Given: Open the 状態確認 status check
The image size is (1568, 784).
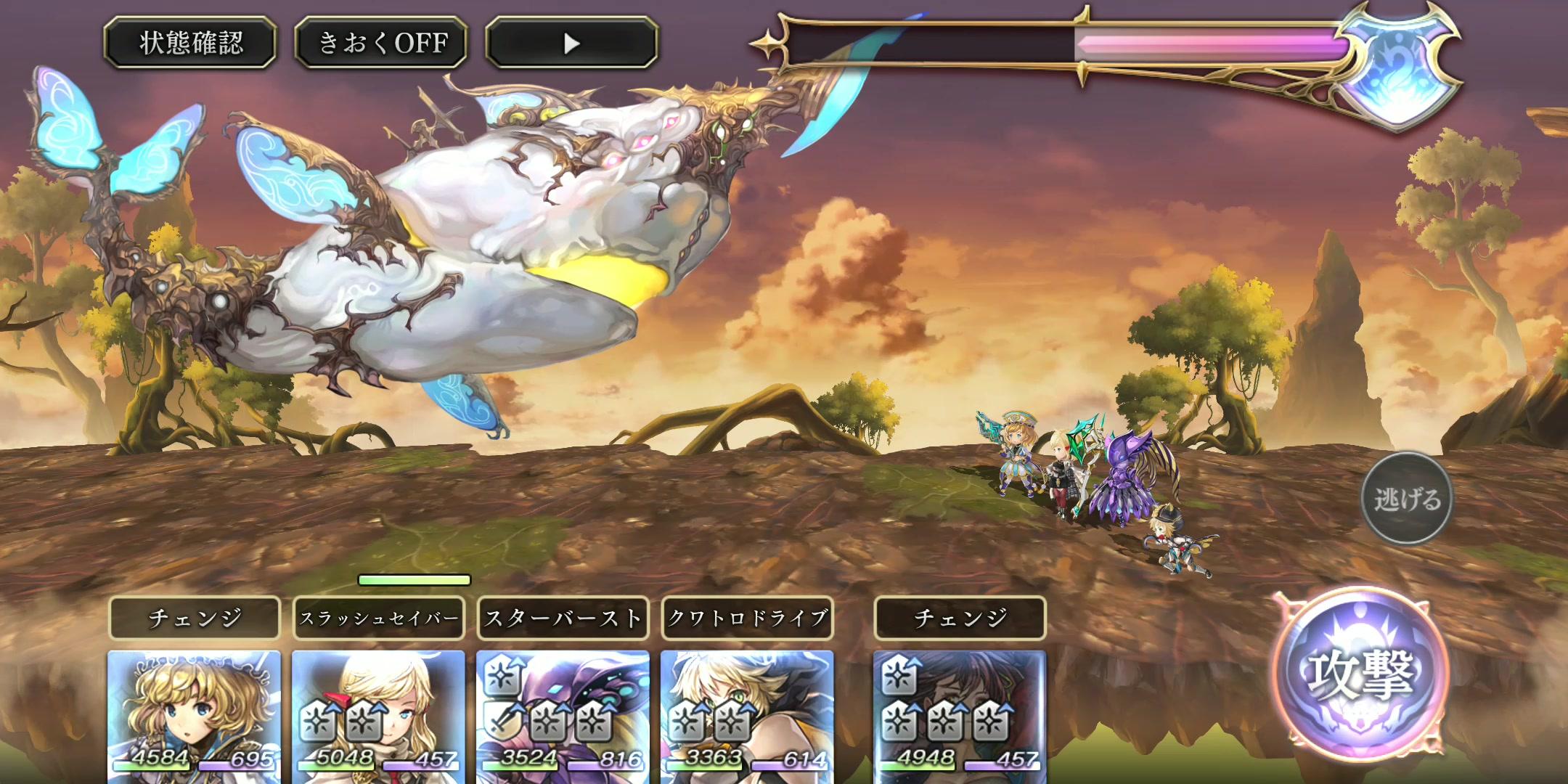Looking at the screenshot, I should (x=190, y=43).
